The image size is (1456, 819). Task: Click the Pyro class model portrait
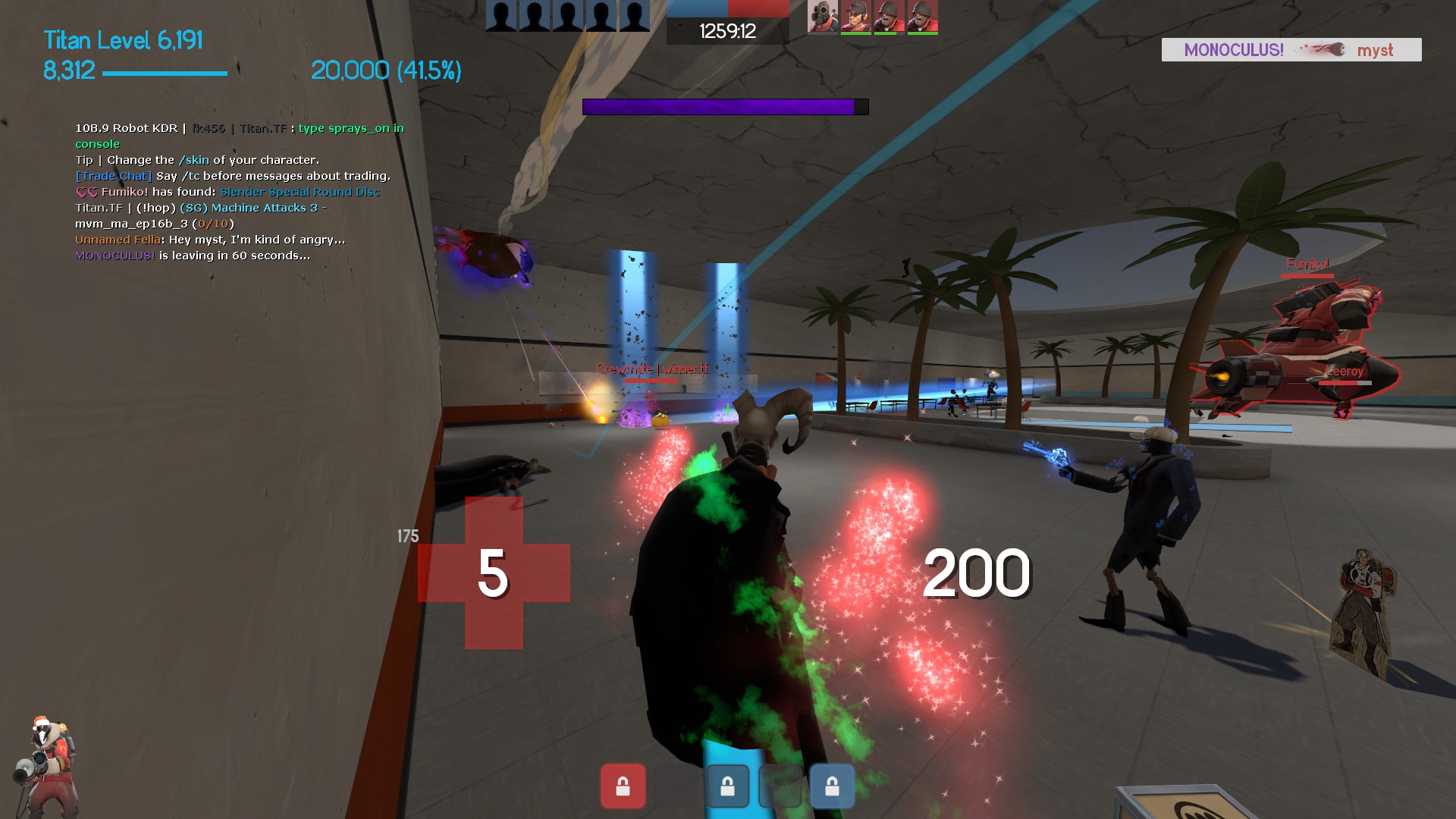point(47,764)
